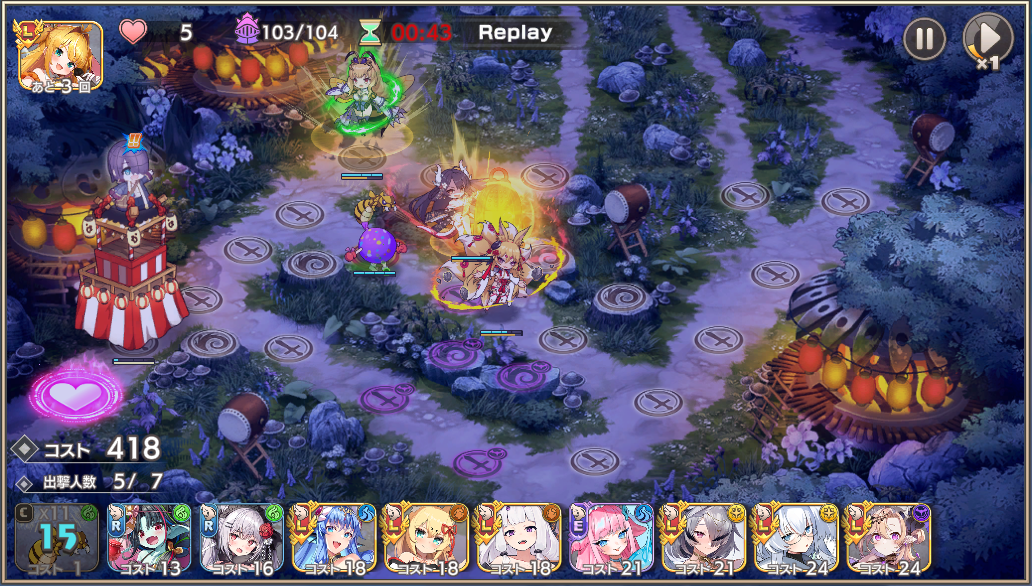Choose the cream-haired cost 24 unit card
1032x586 pixels.
(x=888, y=539)
